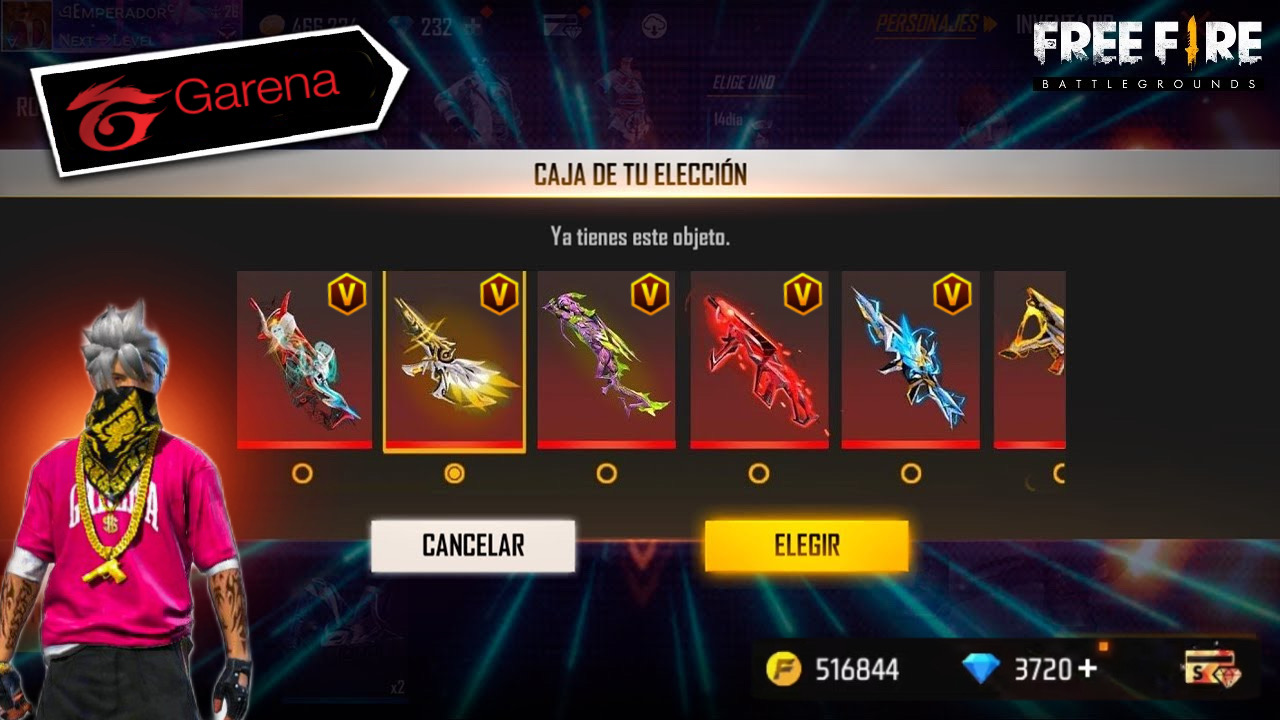
Task: Choose the blue ice weapon skin card
Action: pyautogui.click(x=910, y=360)
